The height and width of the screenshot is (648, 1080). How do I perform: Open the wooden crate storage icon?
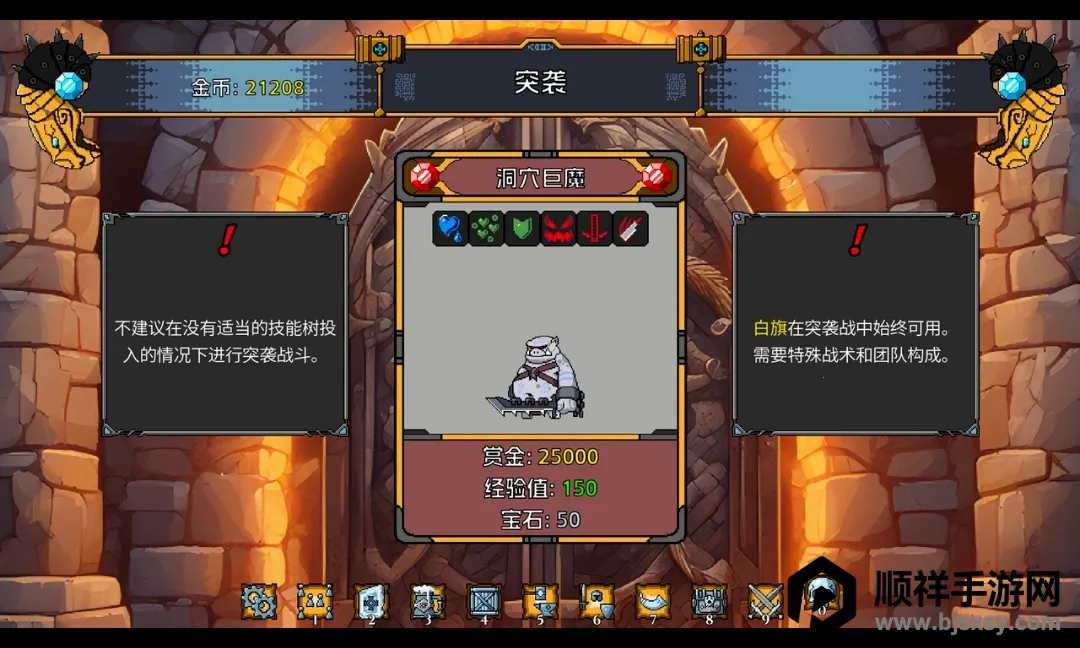[485, 601]
